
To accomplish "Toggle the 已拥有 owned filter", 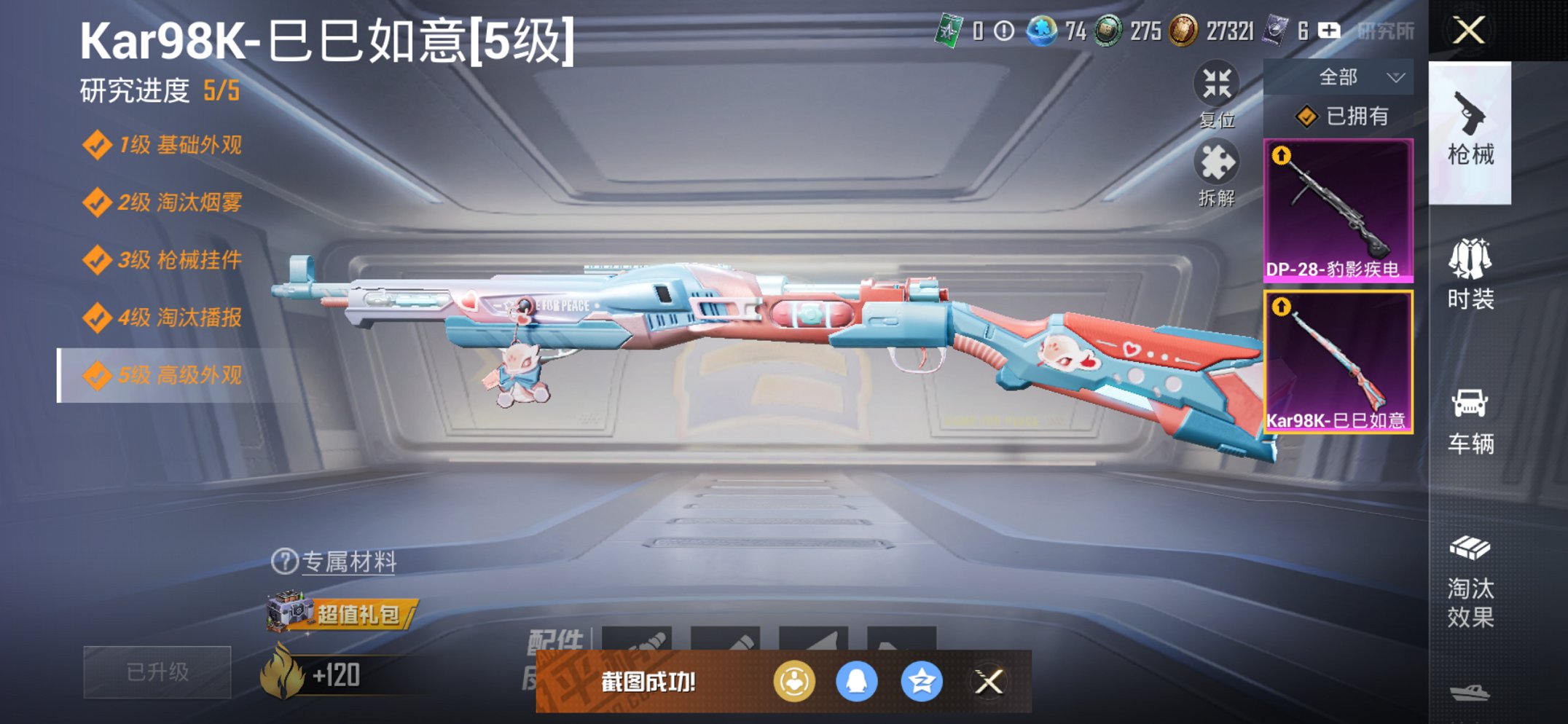I will [x=1348, y=115].
